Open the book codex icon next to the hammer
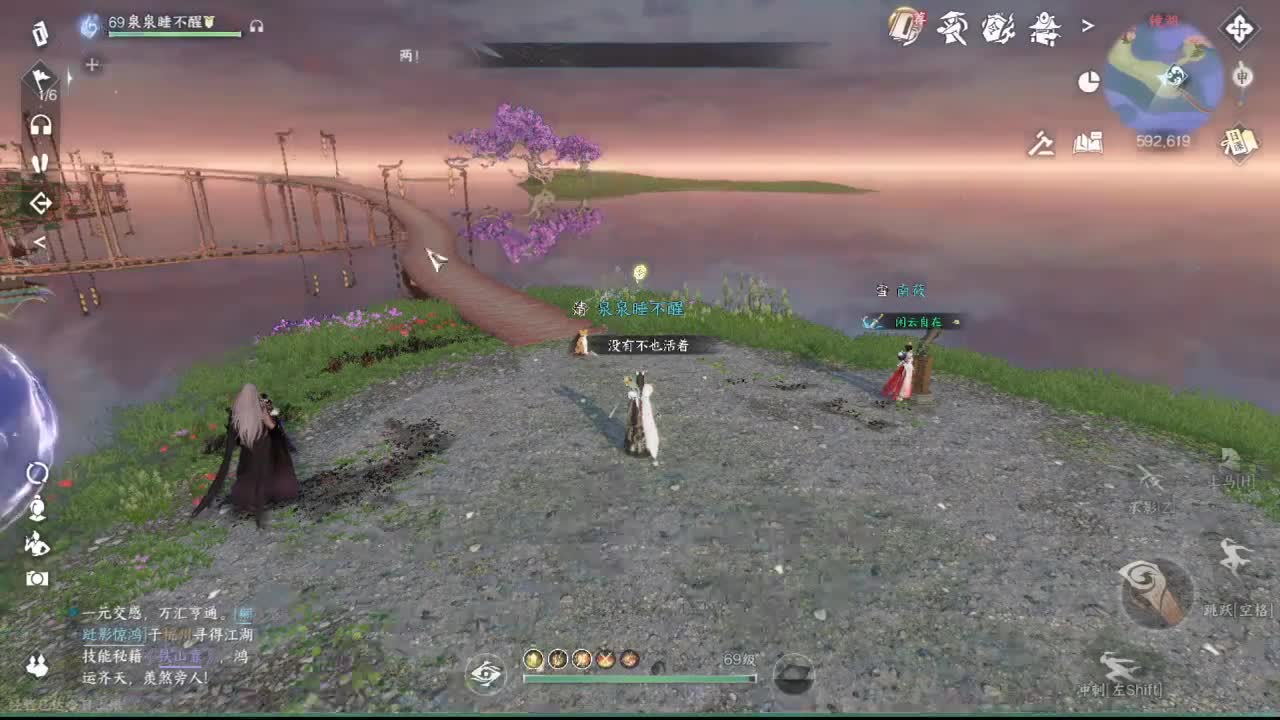The width and height of the screenshot is (1280, 720). tap(1088, 143)
